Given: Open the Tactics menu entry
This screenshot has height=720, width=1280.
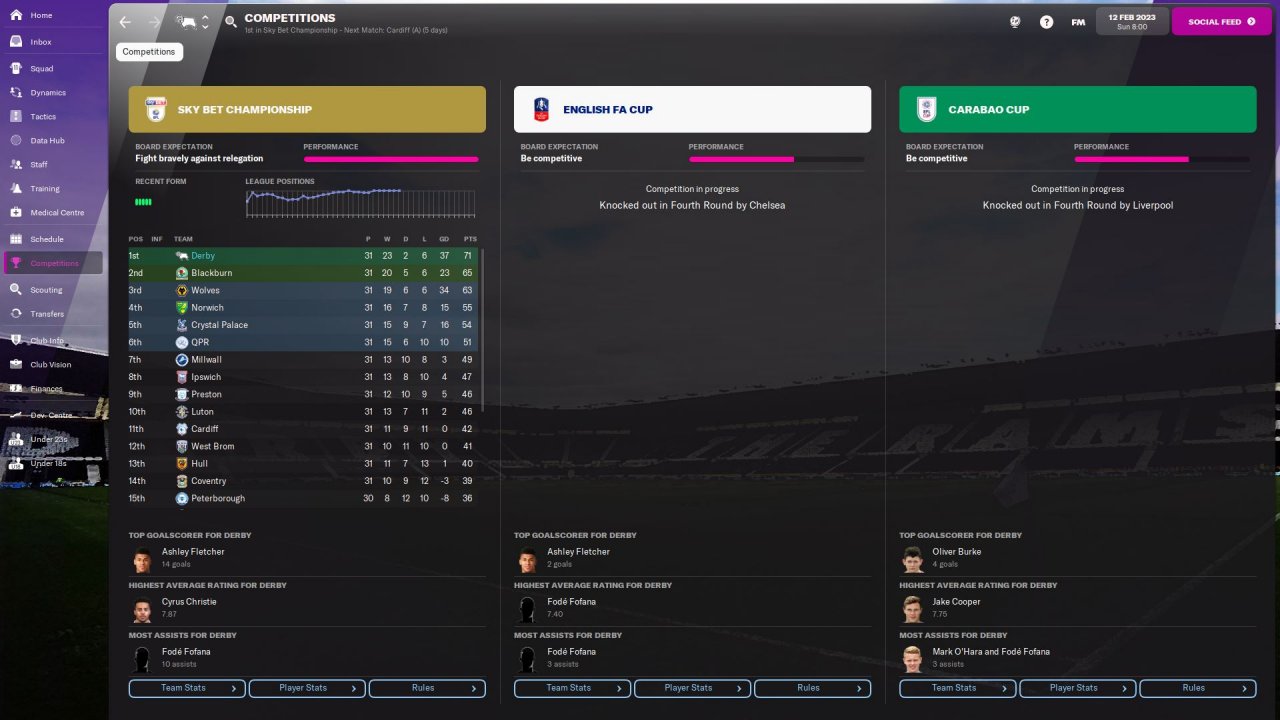Looking at the screenshot, I should point(43,117).
